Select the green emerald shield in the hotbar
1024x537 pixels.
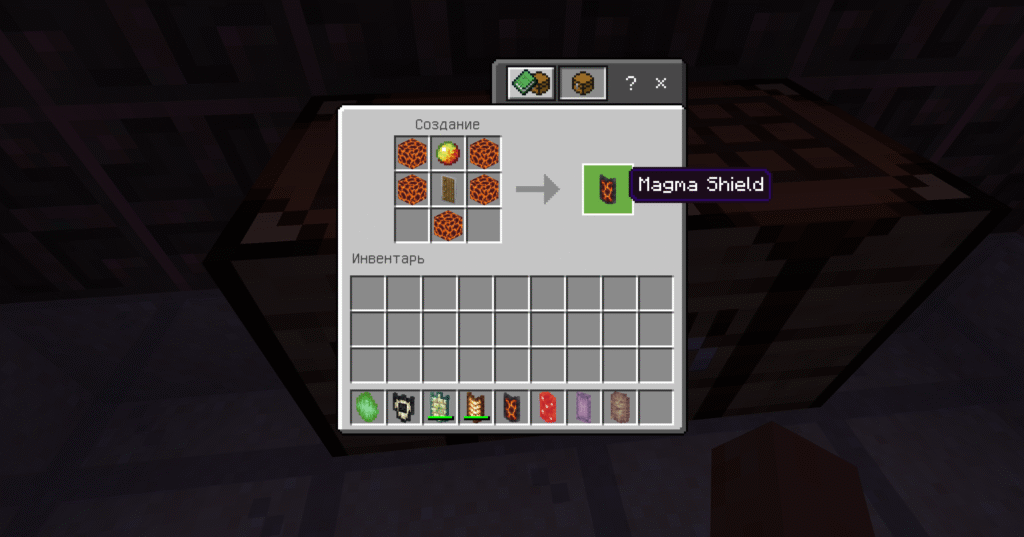(368, 407)
